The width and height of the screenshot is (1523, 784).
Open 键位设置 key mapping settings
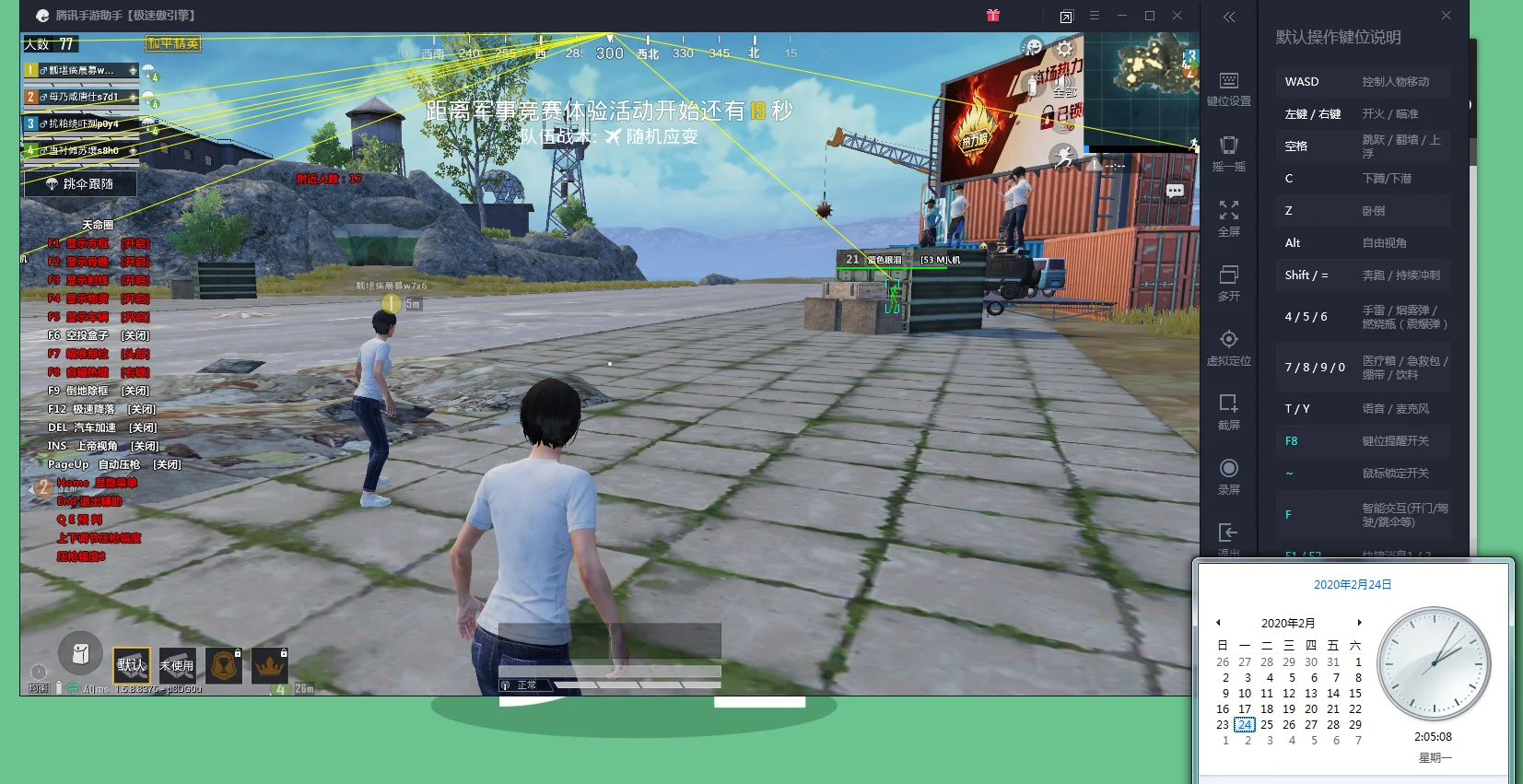(1229, 88)
